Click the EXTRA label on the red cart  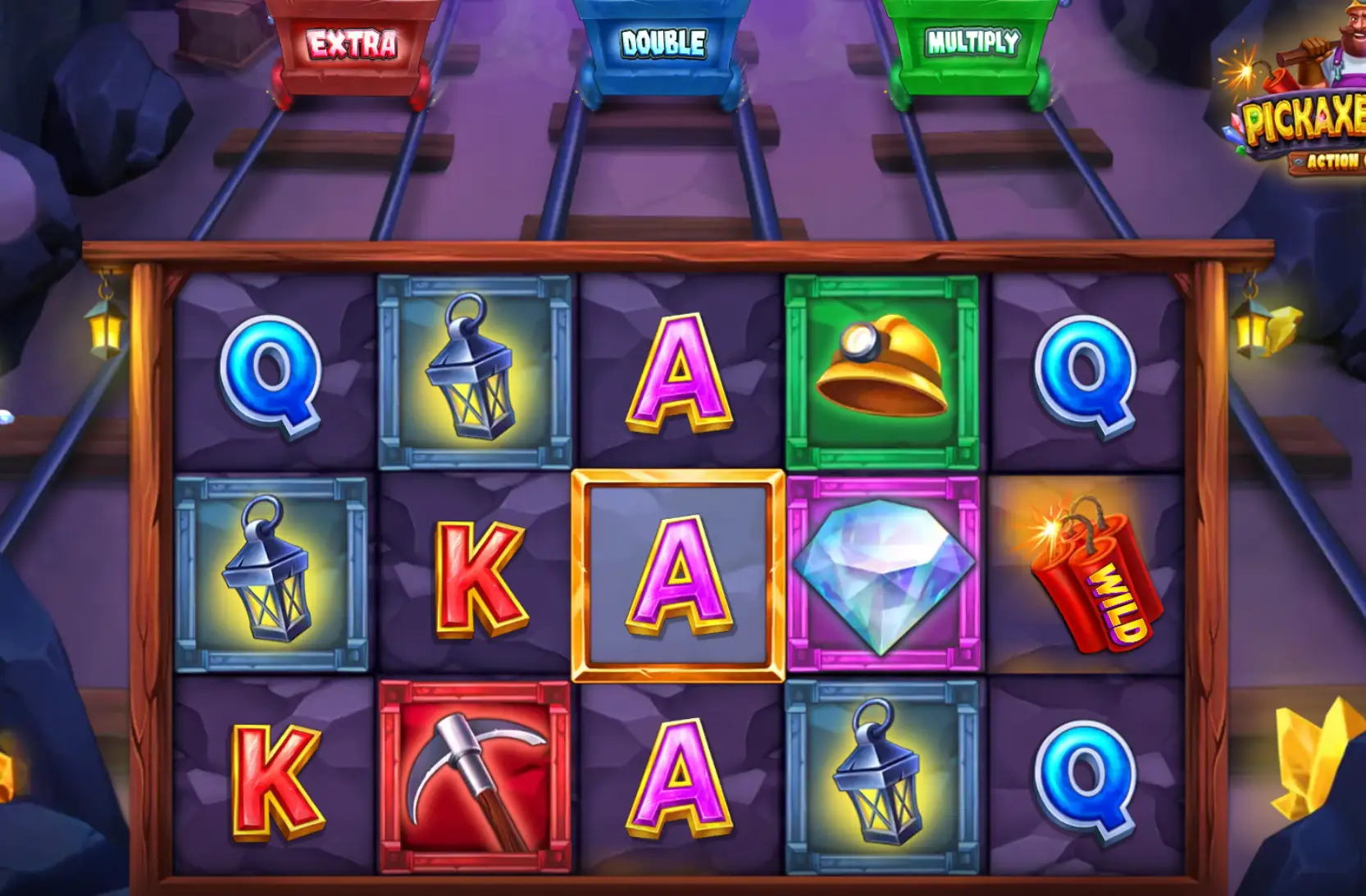350,46
